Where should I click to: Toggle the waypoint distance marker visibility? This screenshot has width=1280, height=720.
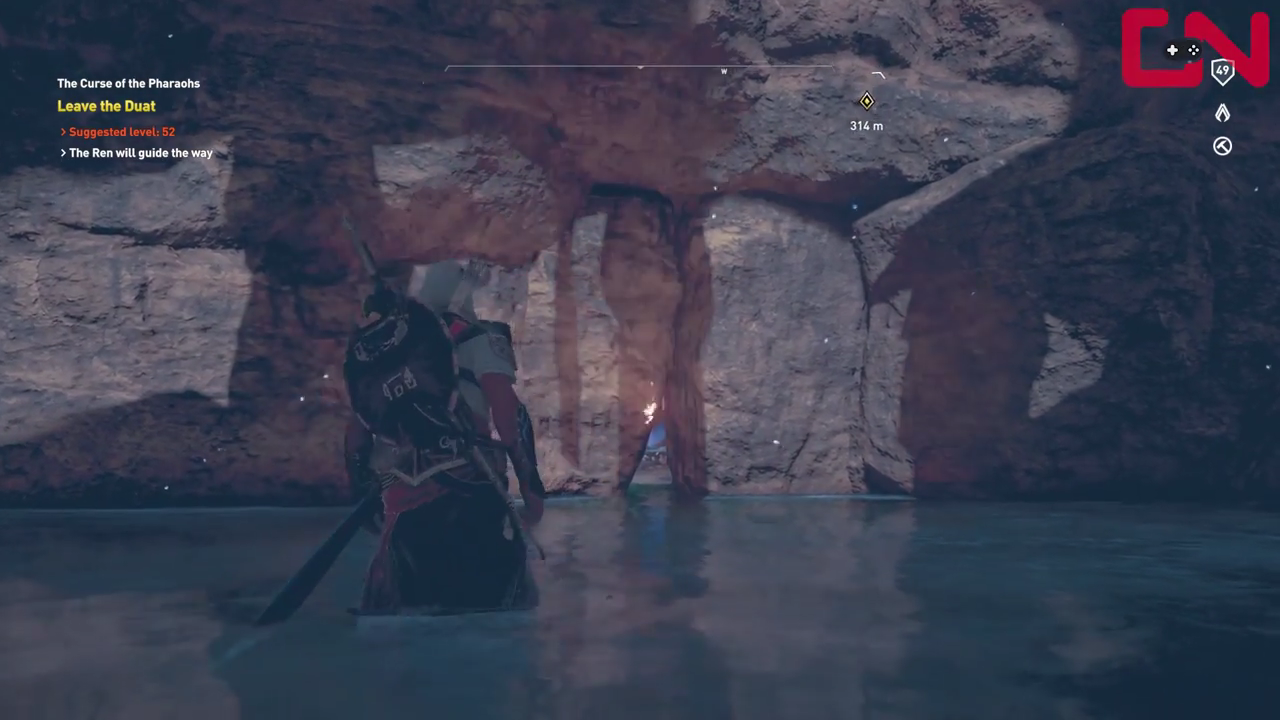pos(866,125)
